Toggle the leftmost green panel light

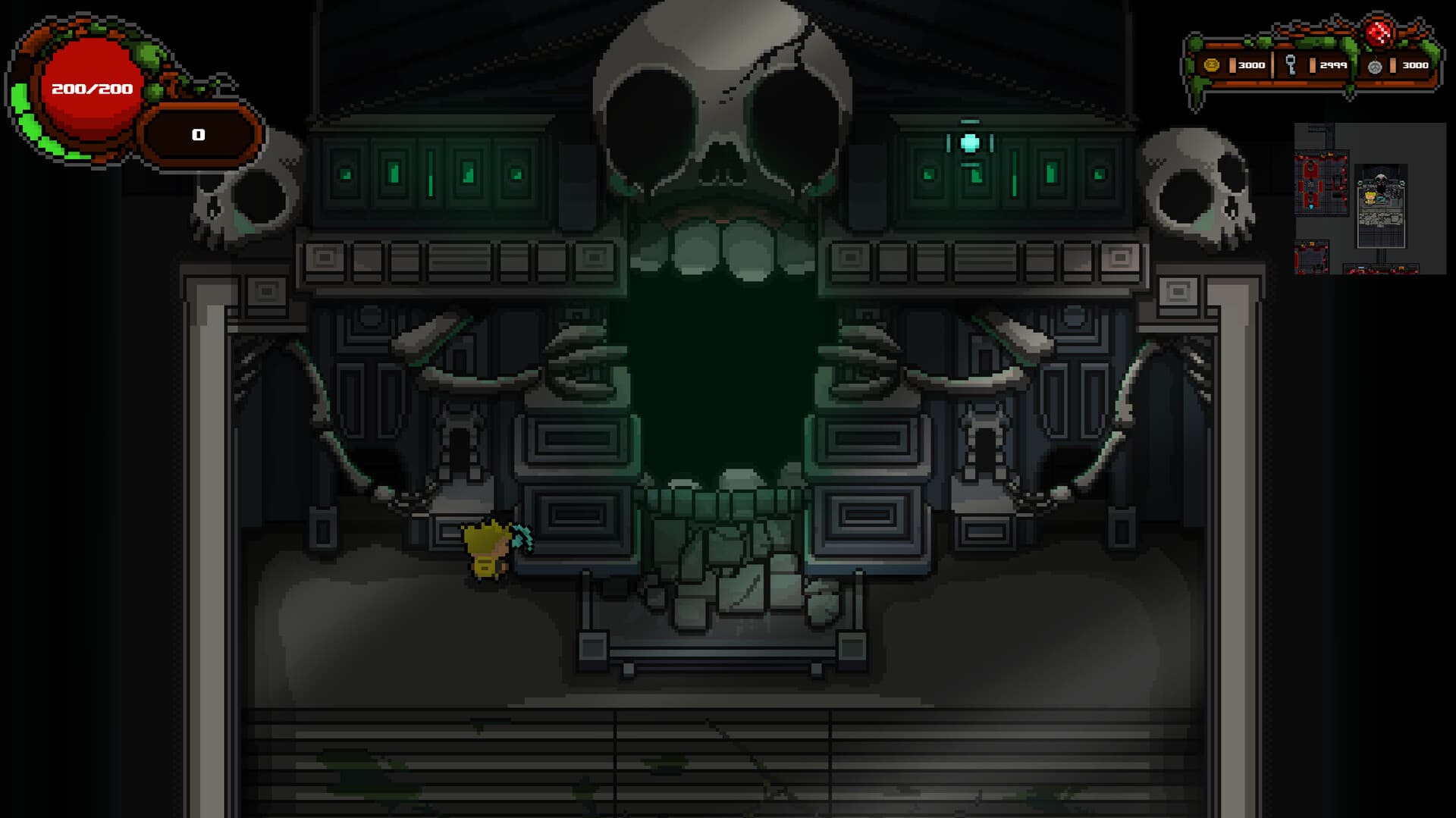pyautogui.click(x=345, y=175)
